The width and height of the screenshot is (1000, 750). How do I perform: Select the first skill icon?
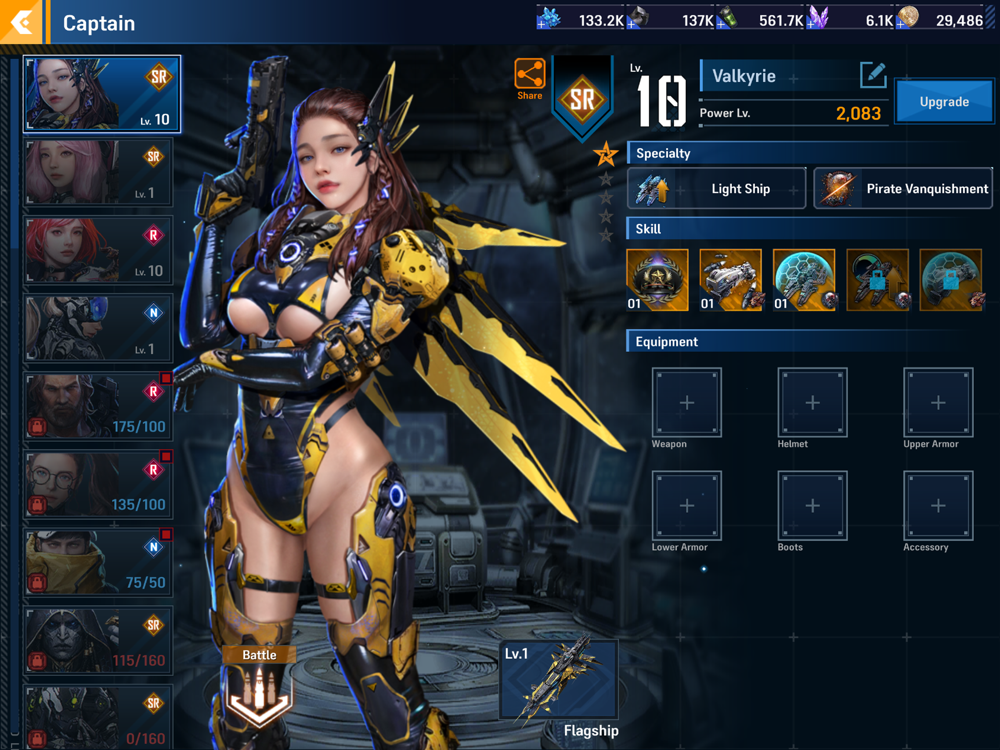657,280
